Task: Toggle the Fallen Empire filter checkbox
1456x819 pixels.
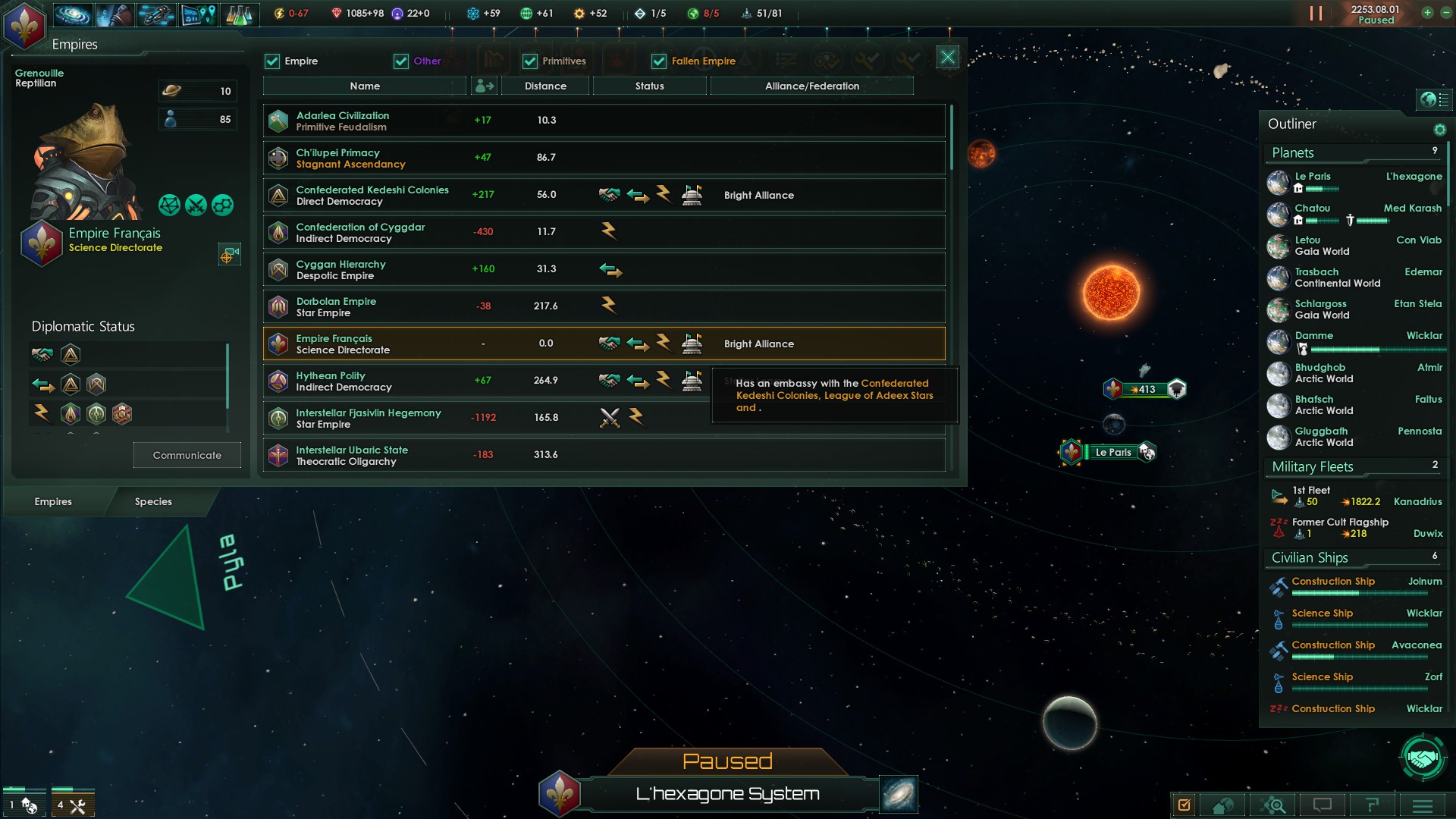Action: pos(659,61)
